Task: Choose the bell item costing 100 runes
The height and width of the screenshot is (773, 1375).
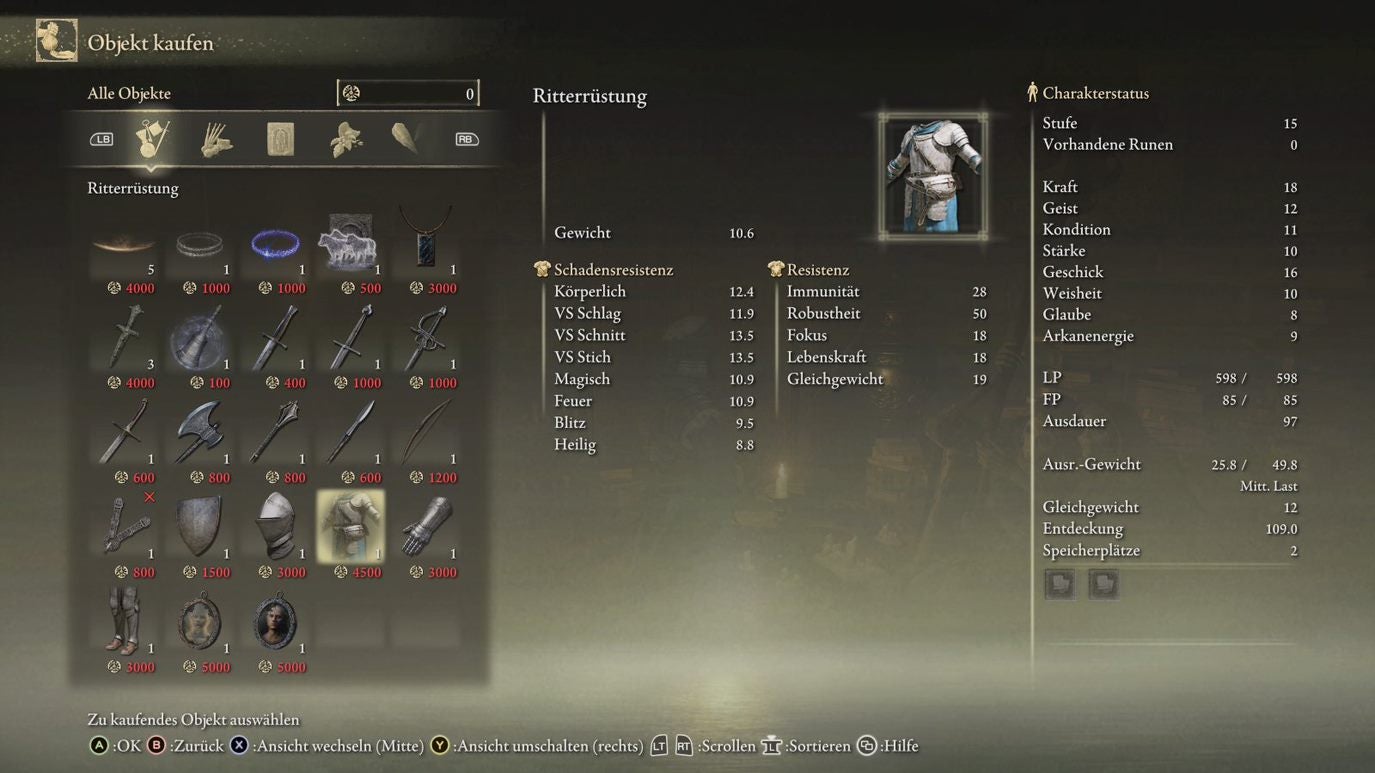Action: tap(199, 337)
